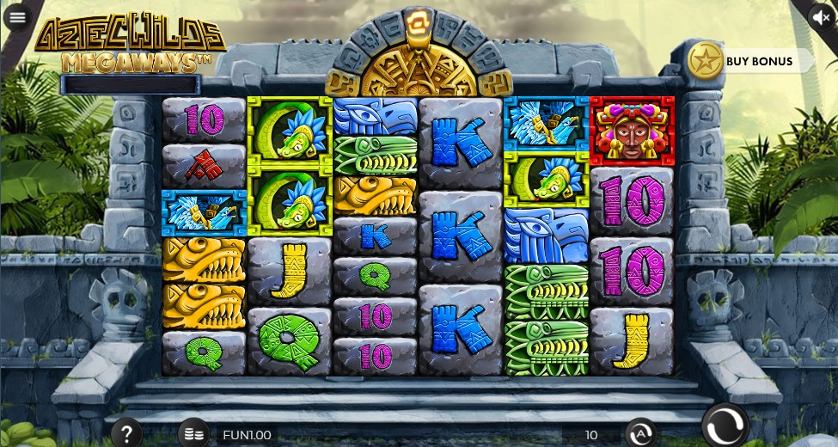Screen dimensions: 838x447
Task: Spin the reels with the spin button
Action: coord(723,425)
